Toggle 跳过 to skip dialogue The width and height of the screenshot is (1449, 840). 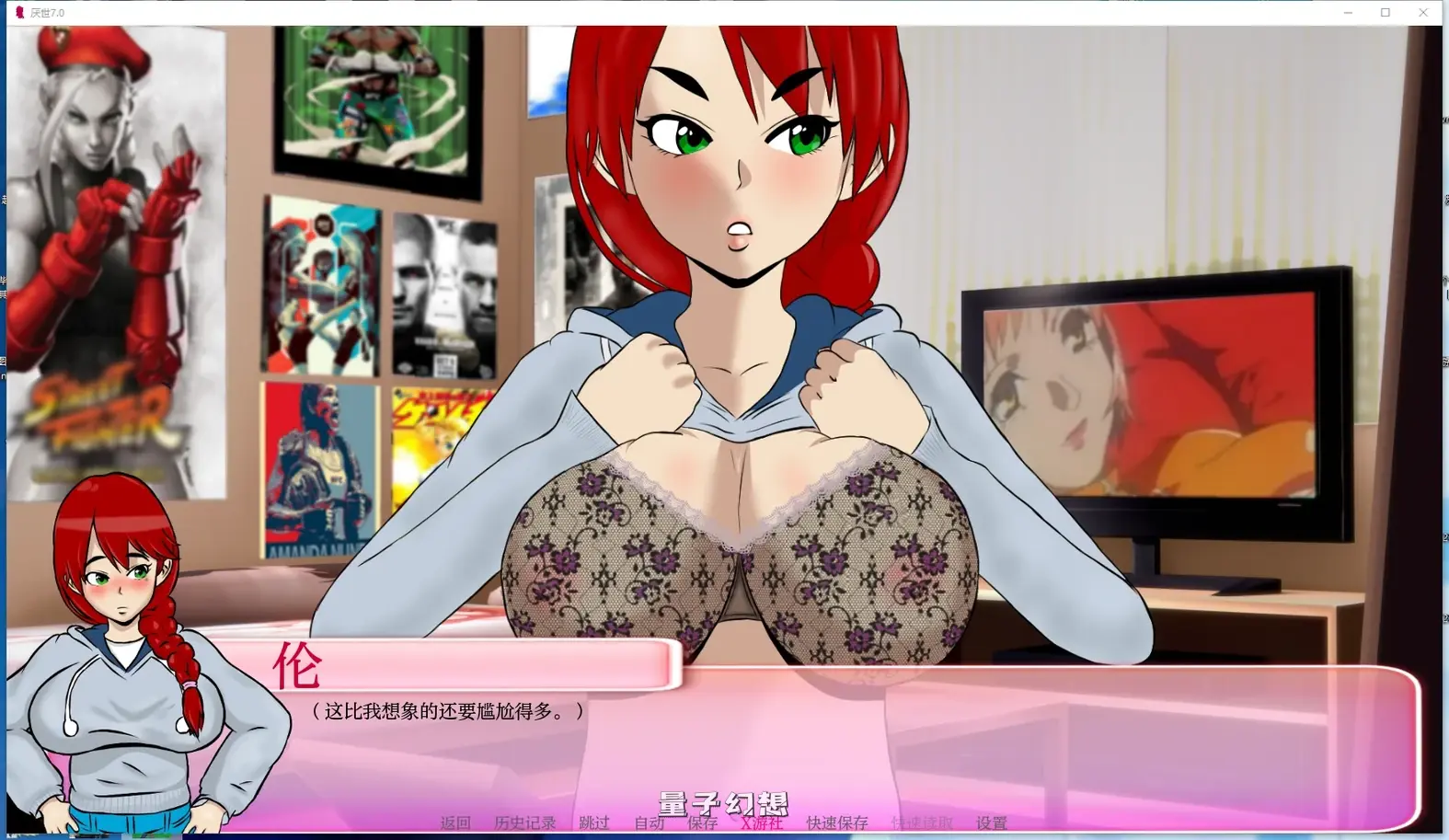click(x=593, y=823)
